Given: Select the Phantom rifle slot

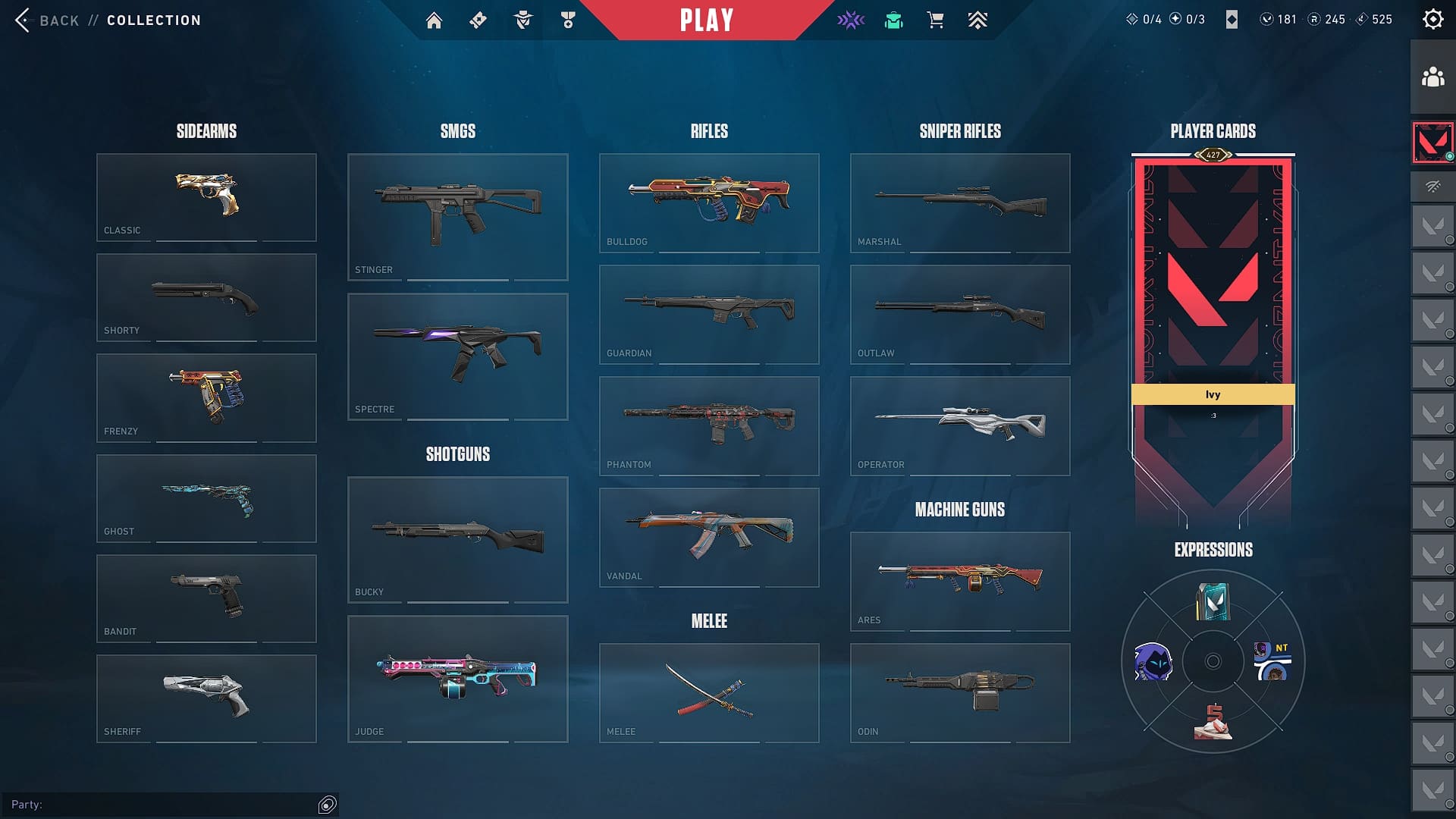Looking at the screenshot, I should [709, 425].
